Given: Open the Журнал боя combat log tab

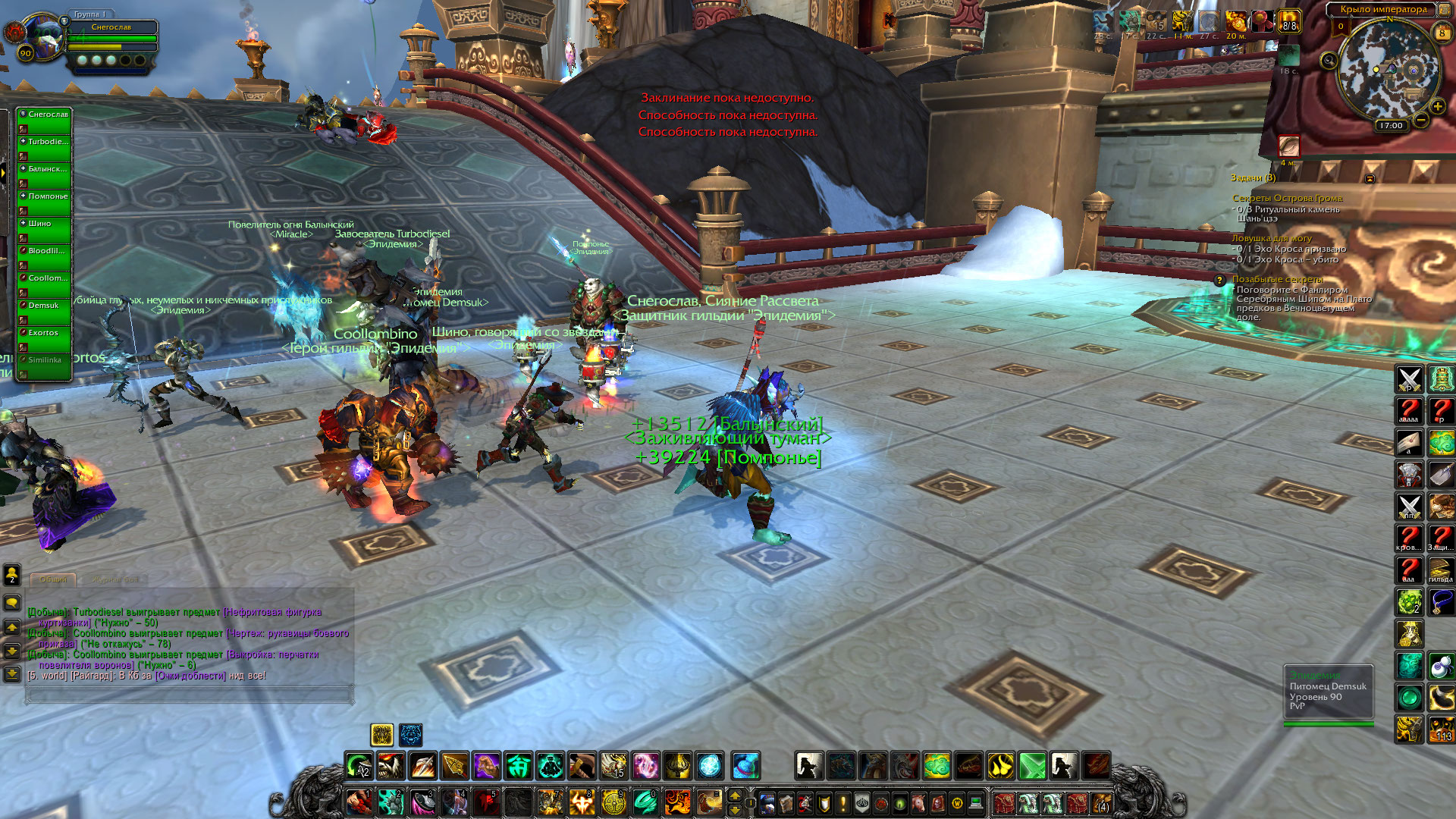Looking at the screenshot, I should 115,579.
